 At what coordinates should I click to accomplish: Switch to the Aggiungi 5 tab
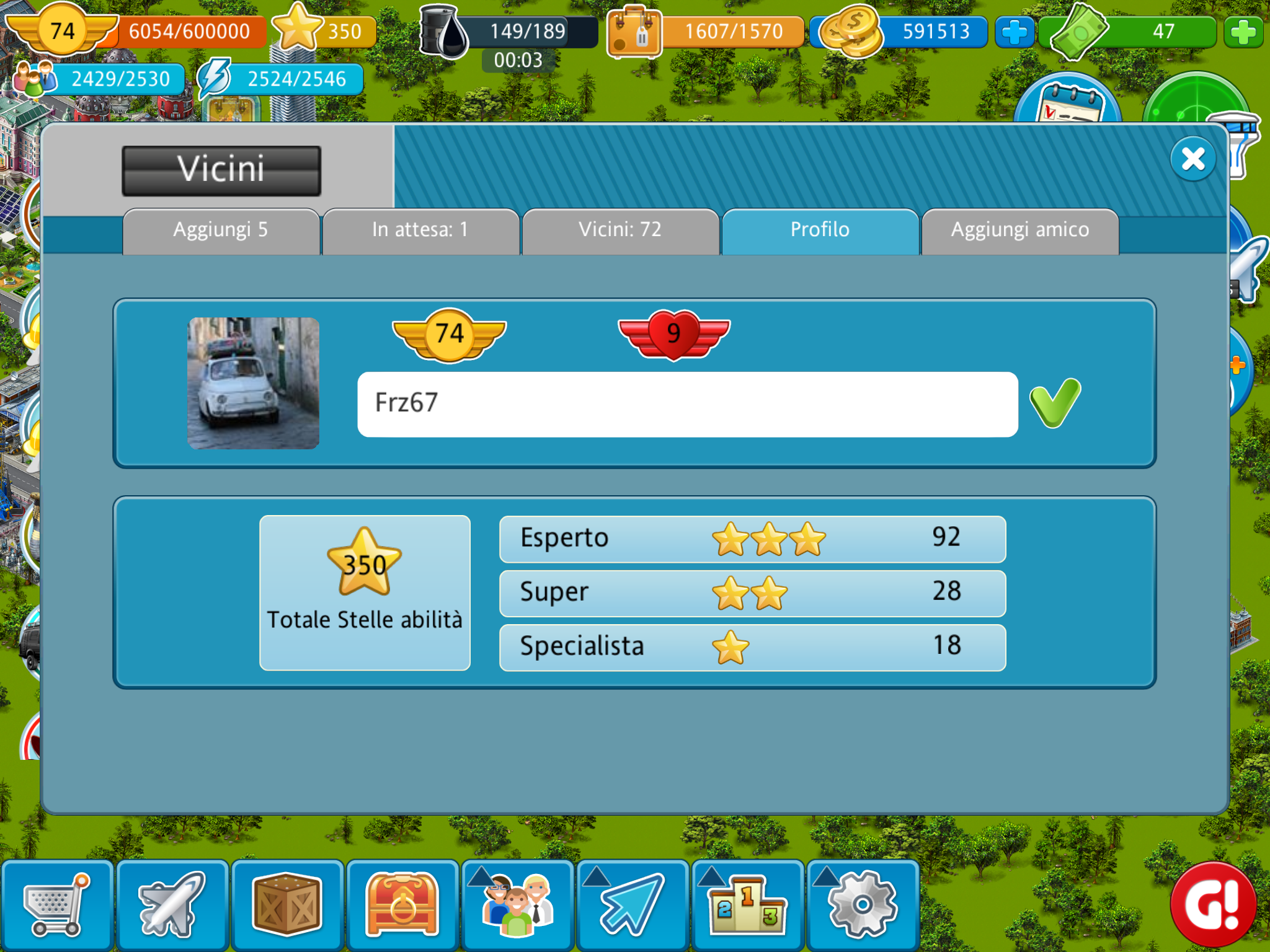221,231
